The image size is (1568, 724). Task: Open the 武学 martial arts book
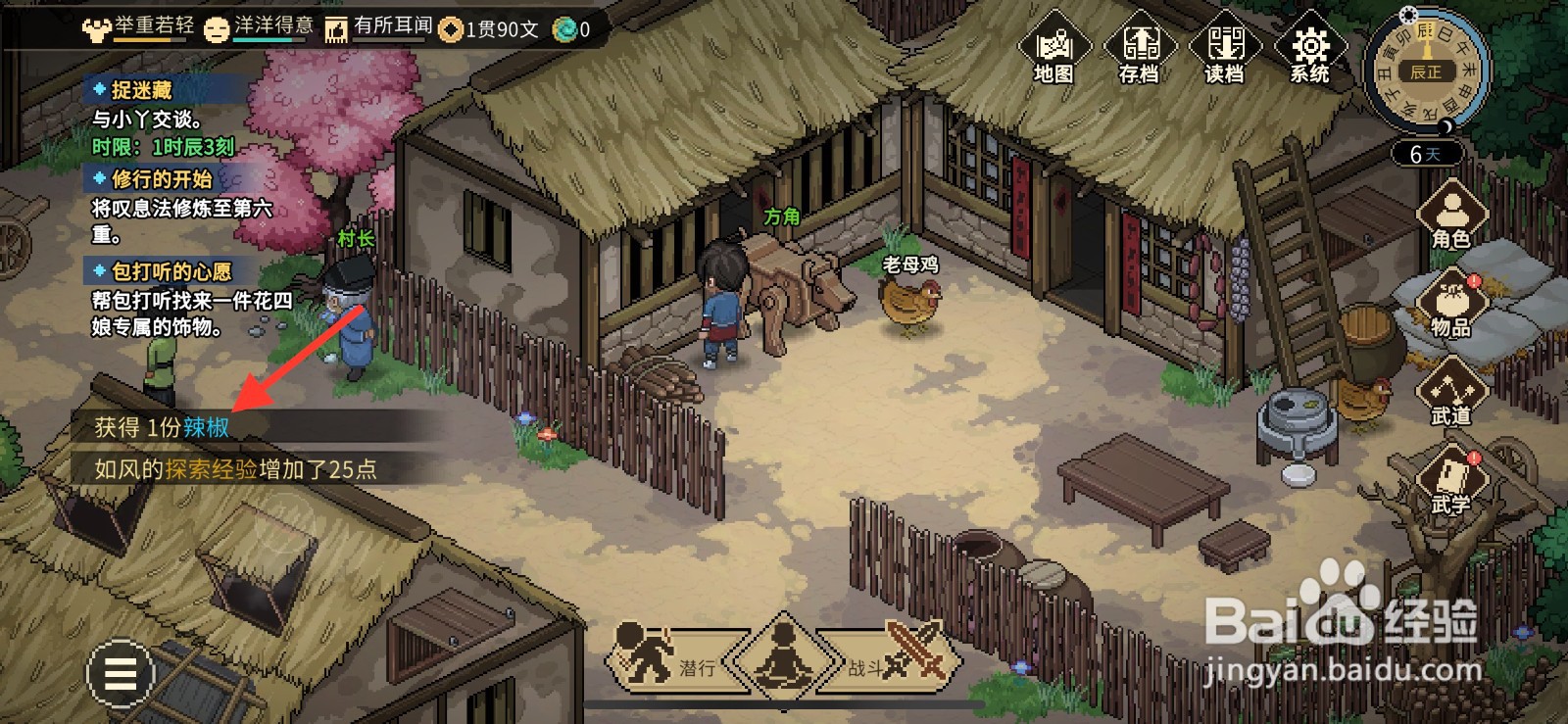[1450, 480]
